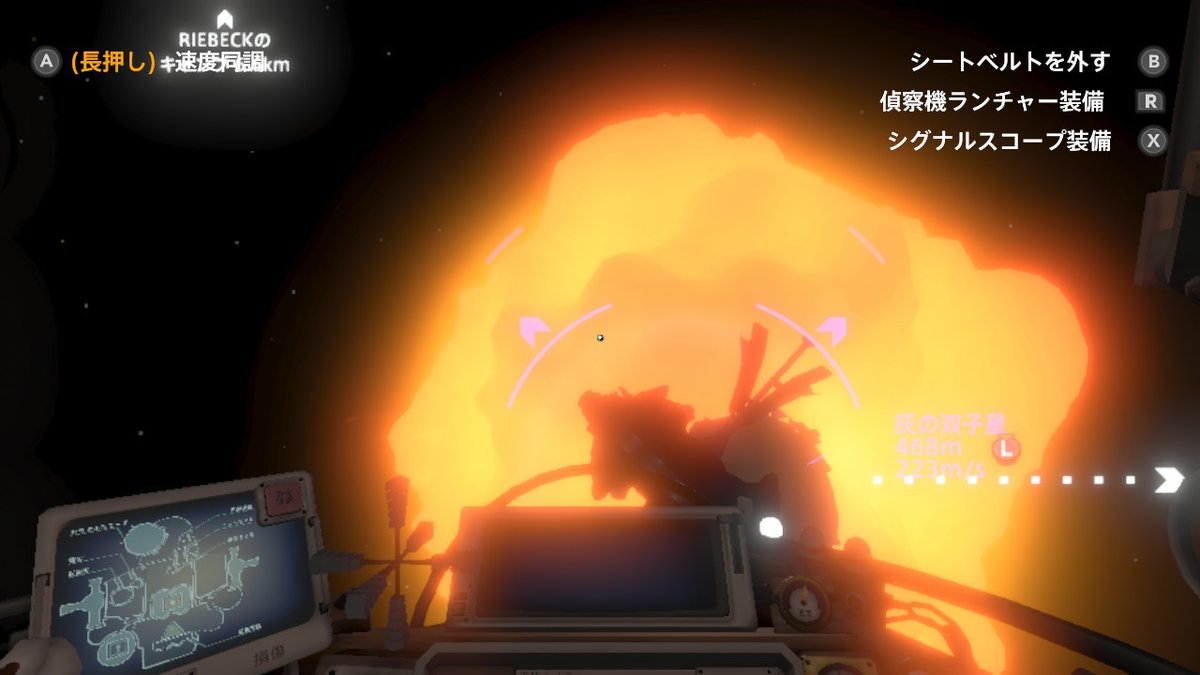Click the 灰の双子星 target label
The height and width of the screenshot is (675, 1200).
point(942,424)
